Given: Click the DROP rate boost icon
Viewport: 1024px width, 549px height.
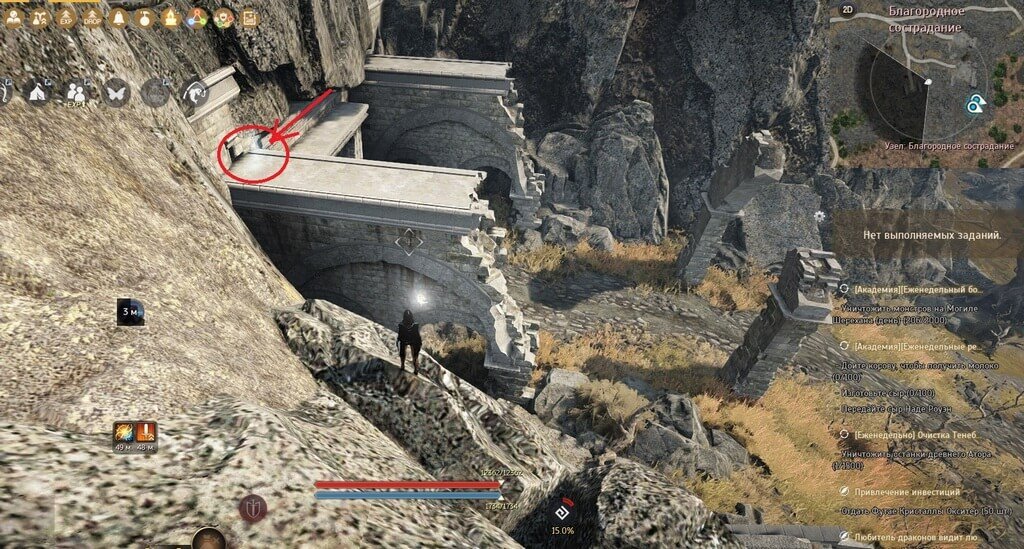Looking at the screenshot, I should pos(92,18).
